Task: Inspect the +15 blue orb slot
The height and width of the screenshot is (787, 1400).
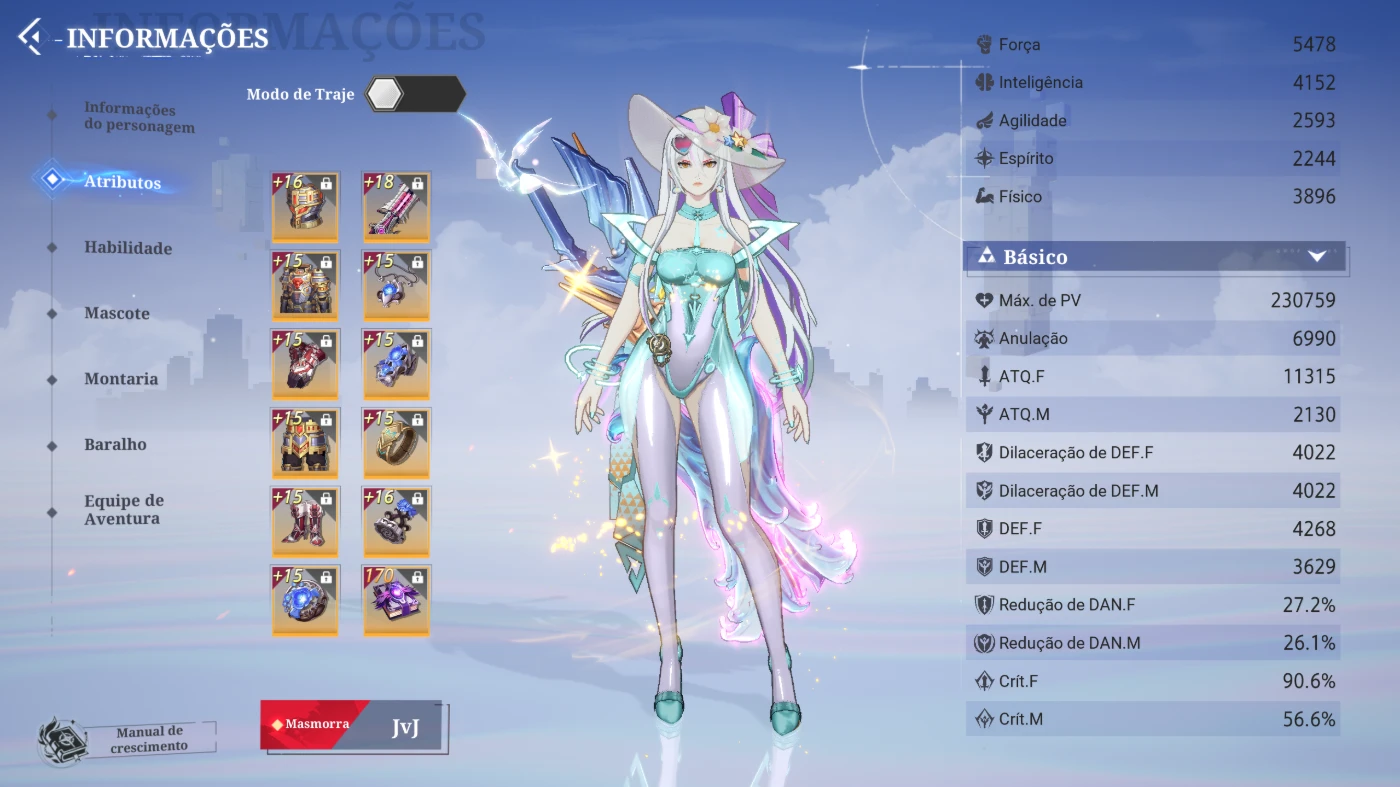Action: (x=305, y=600)
